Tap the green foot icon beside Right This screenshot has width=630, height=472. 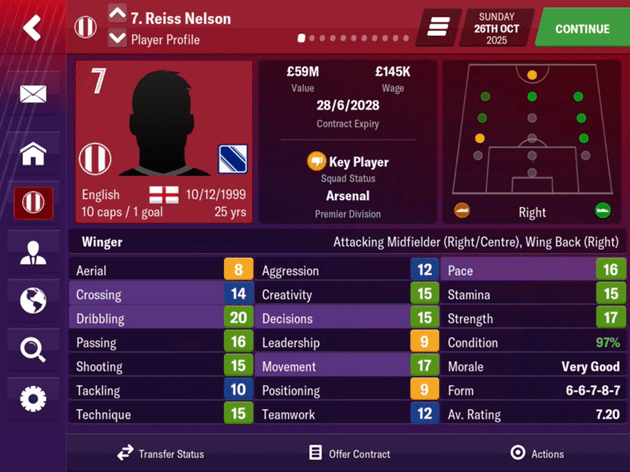(x=602, y=211)
